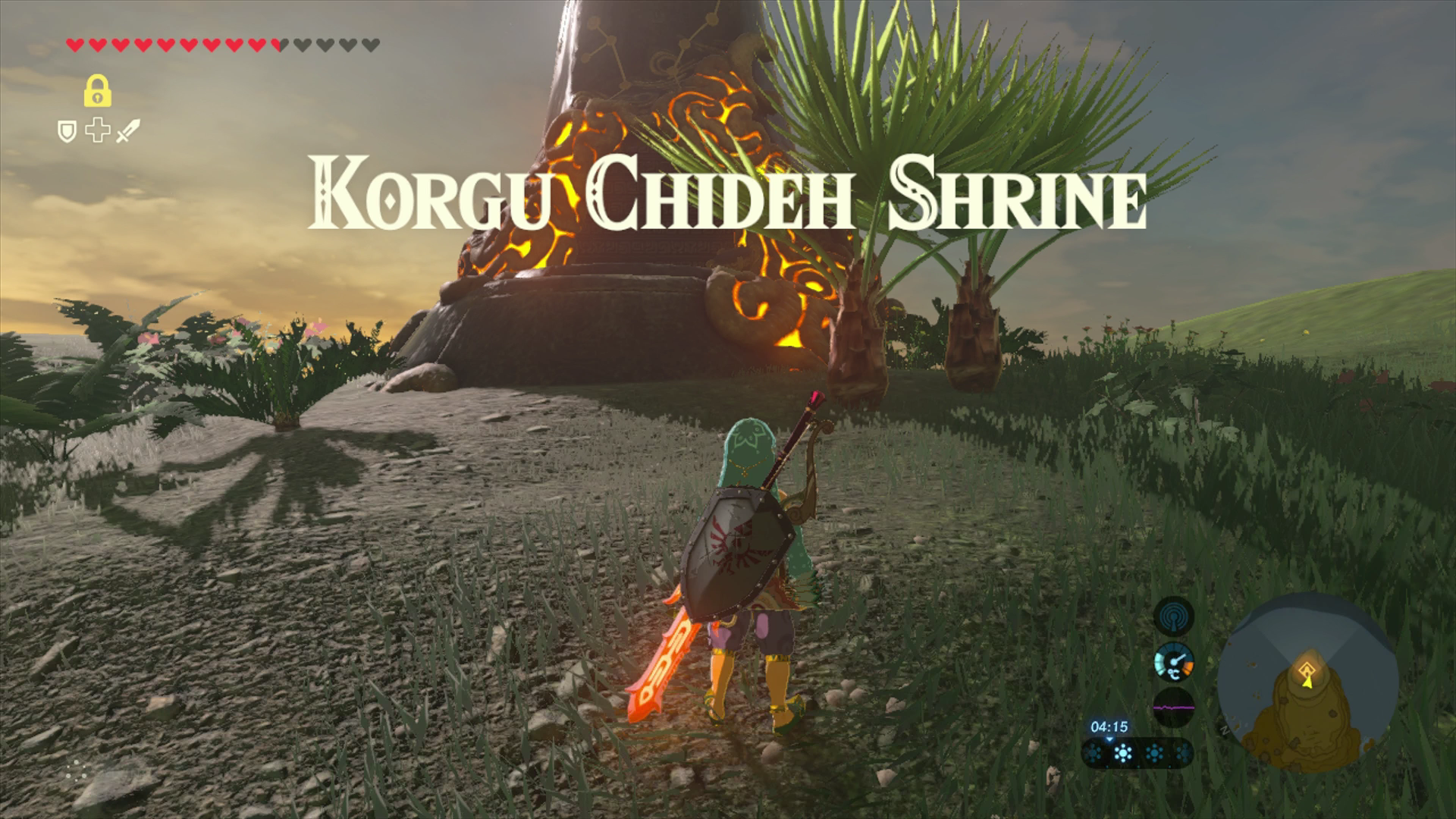Select the temperature gauge showing °C
1456x819 pixels.
(1174, 663)
